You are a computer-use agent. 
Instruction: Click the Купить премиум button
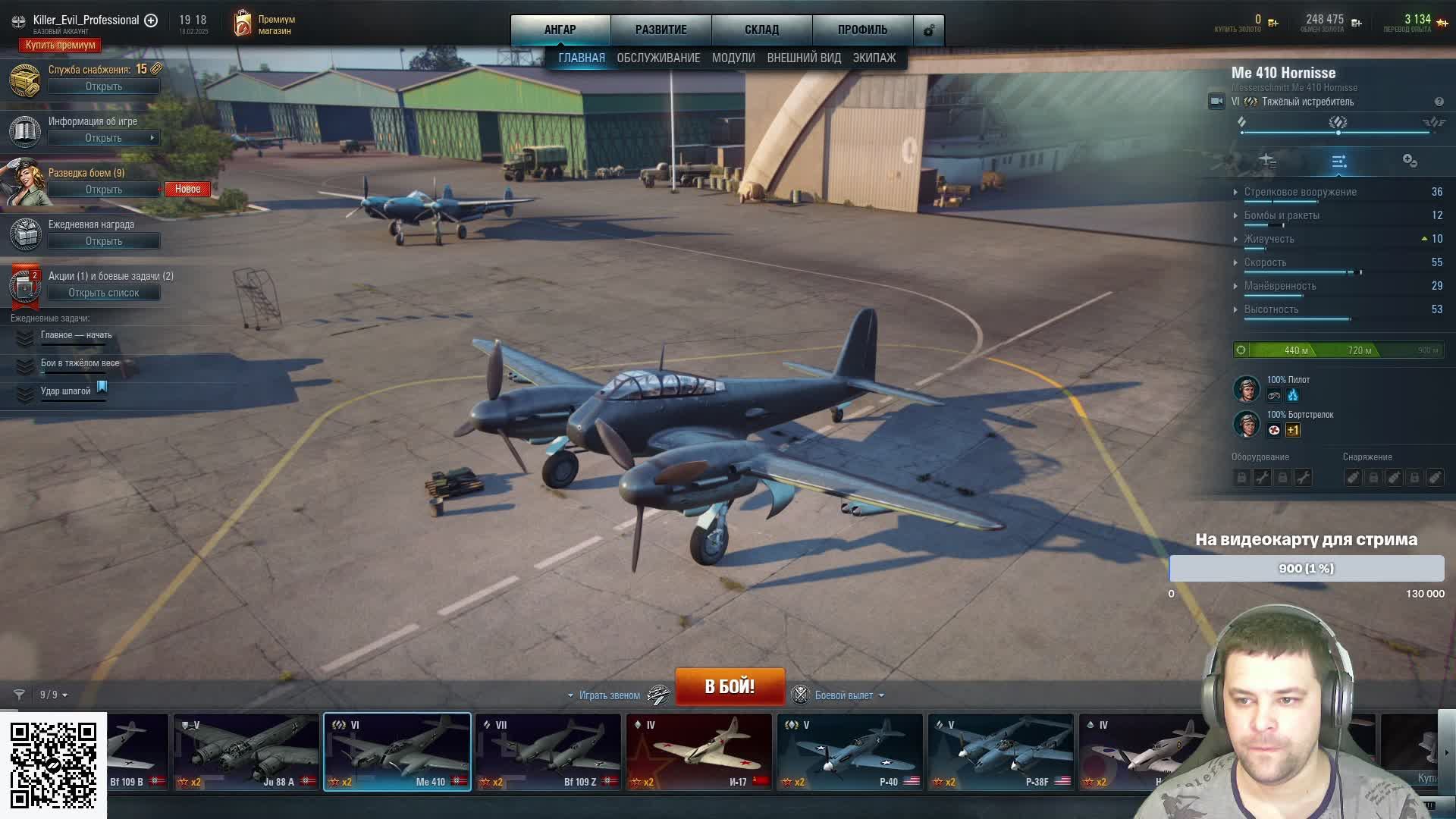[x=60, y=45]
